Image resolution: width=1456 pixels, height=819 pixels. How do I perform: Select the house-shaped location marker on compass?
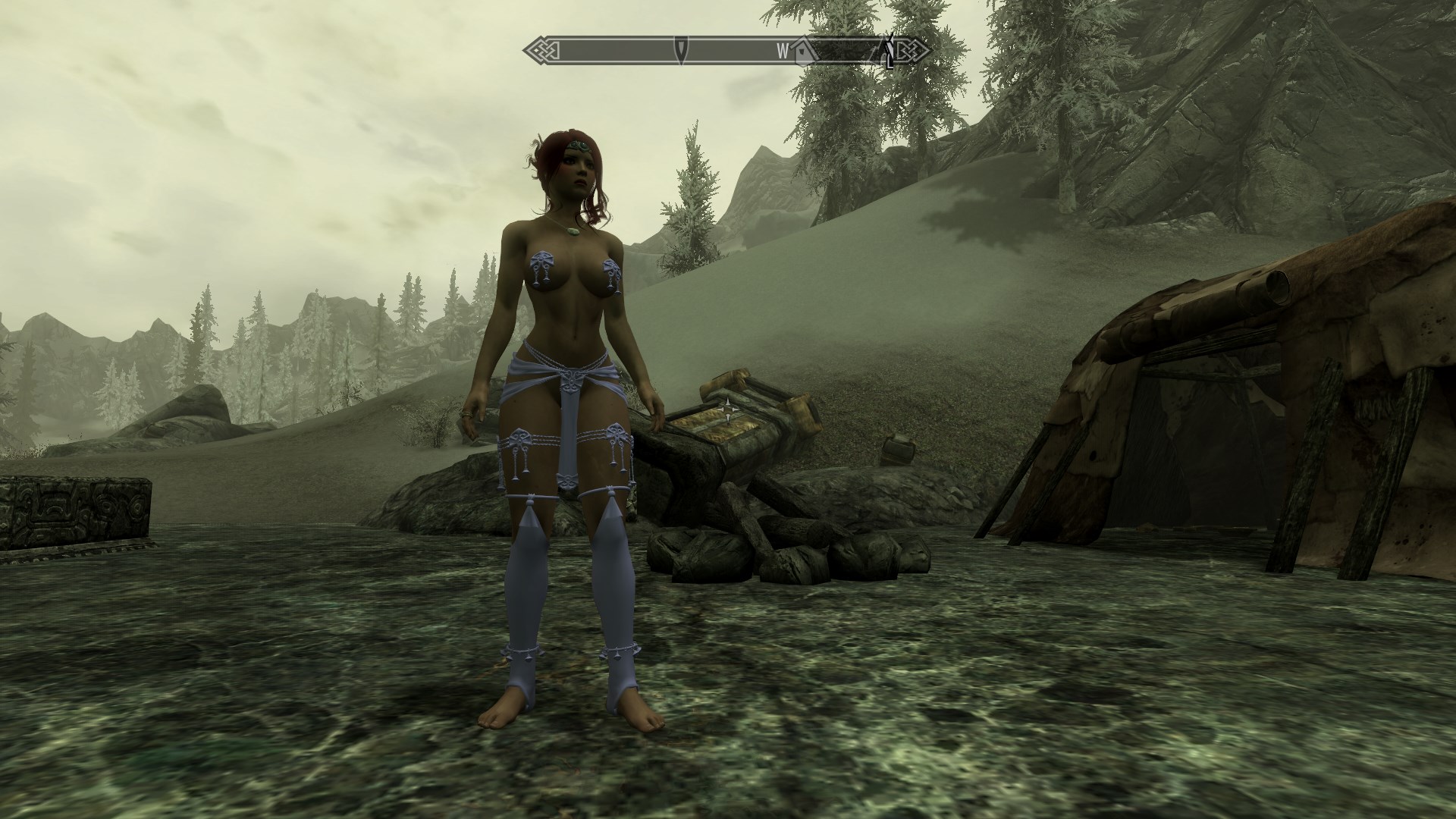tap(802, 51)
